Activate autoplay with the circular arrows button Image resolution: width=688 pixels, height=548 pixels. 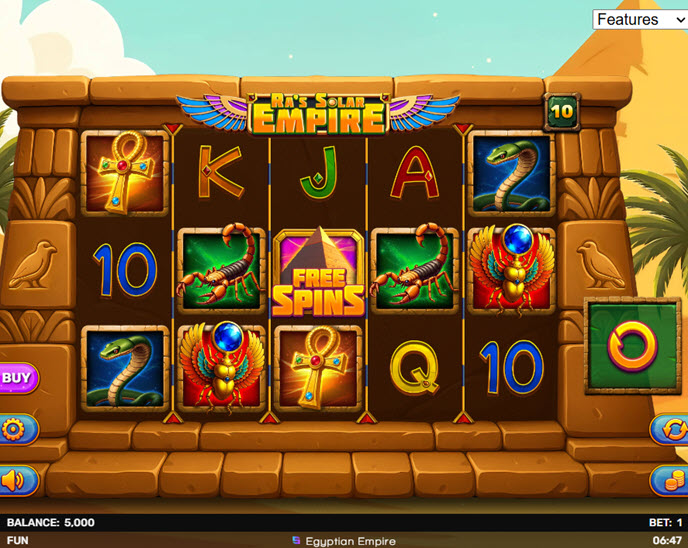[x=671, y=429]
